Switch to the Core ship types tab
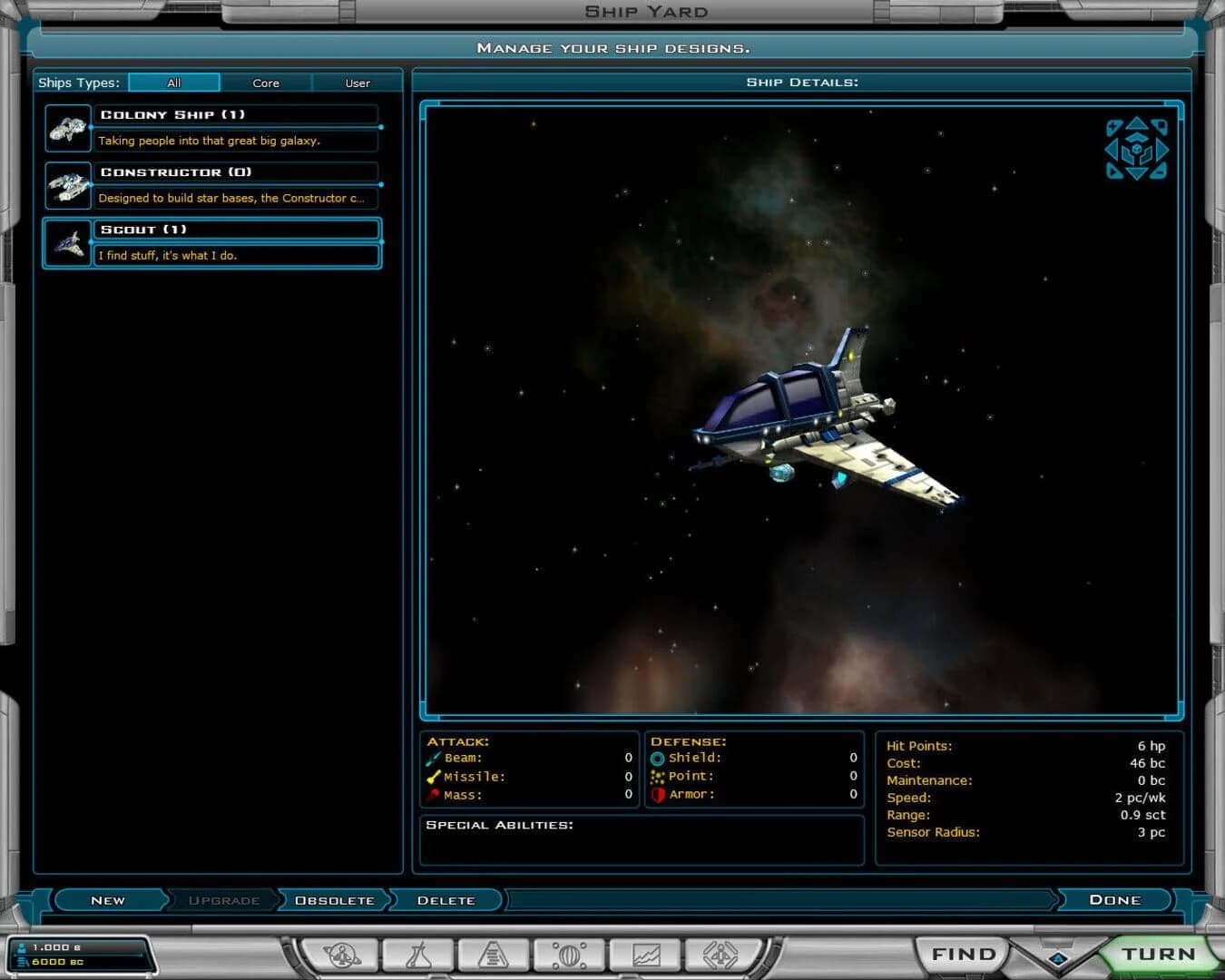1225x980 pixels. click(266, 83)
